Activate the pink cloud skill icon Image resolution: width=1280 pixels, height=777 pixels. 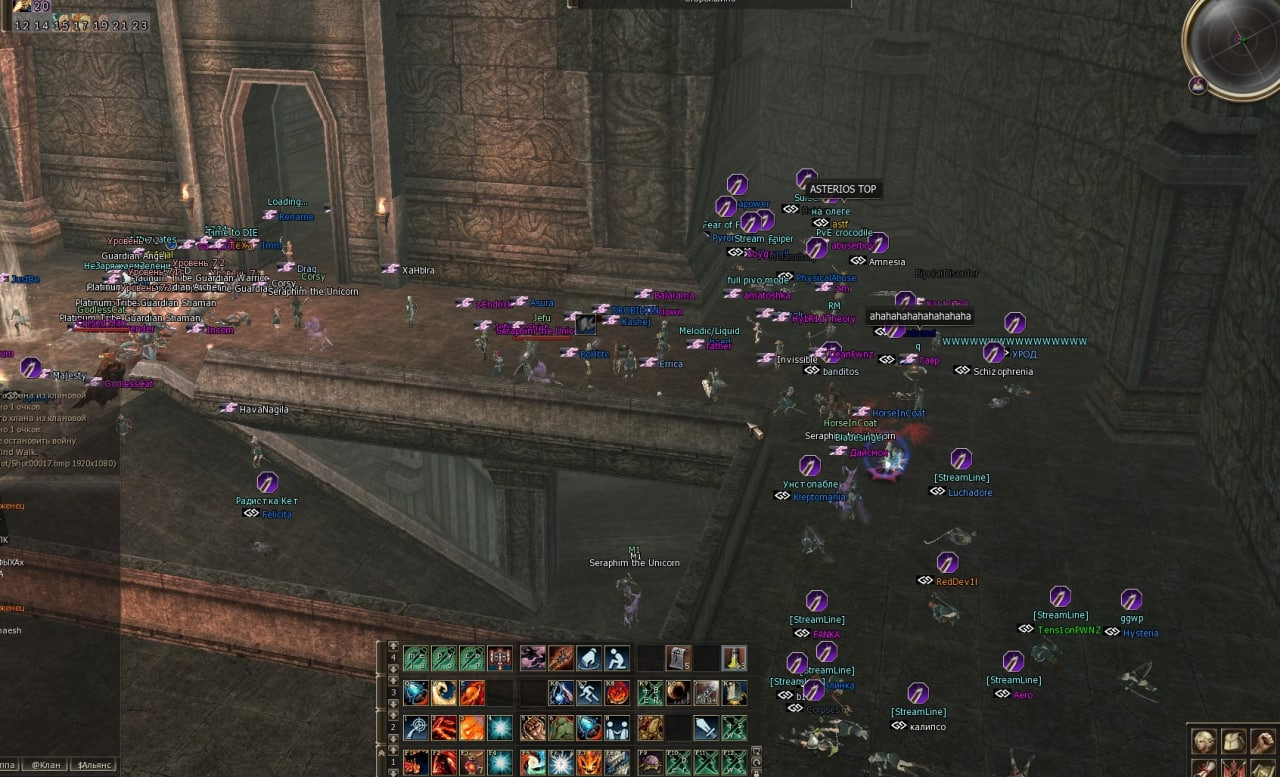click(532, 658)
